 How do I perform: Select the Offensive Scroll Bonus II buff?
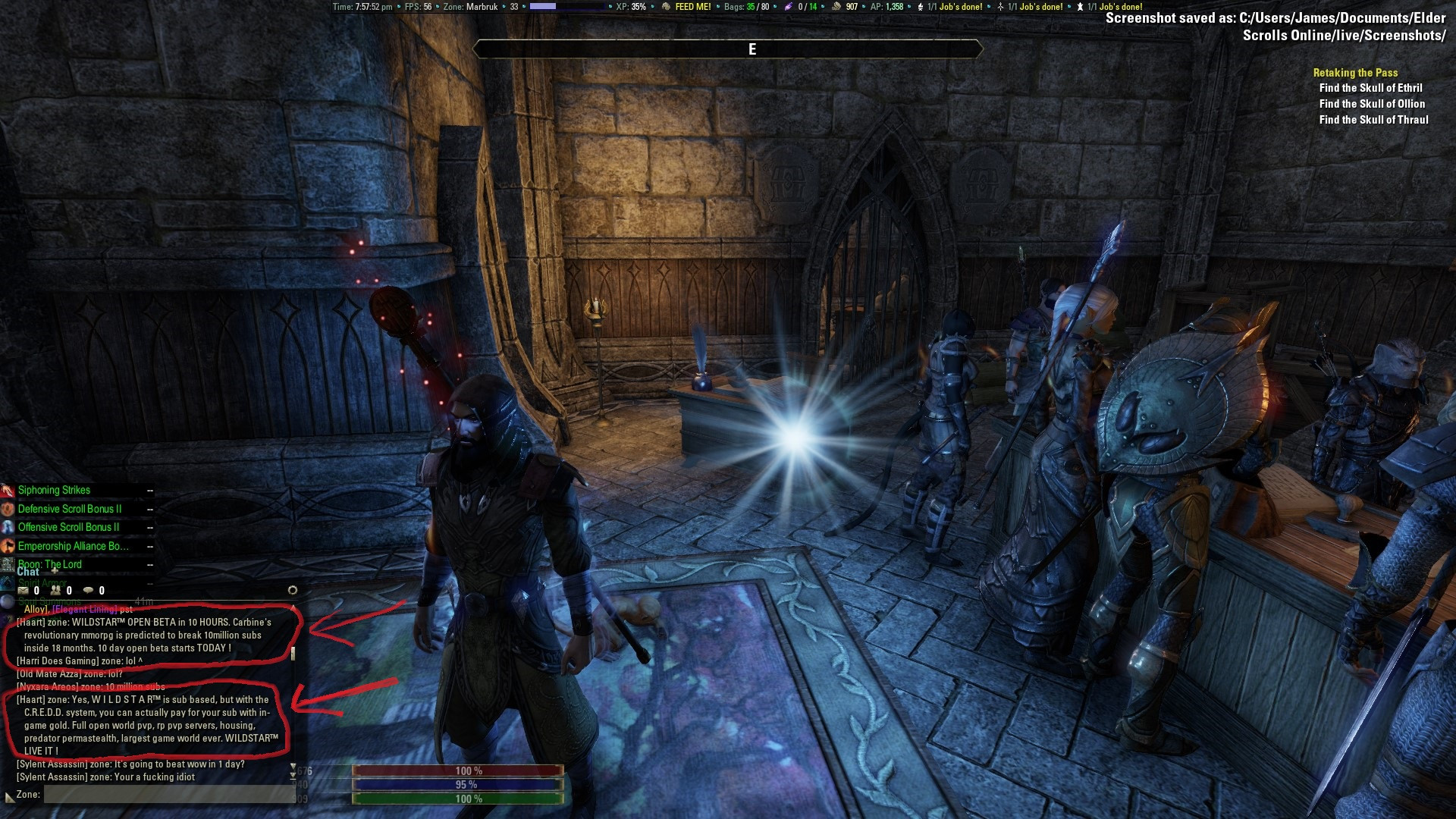coord(68,527)
